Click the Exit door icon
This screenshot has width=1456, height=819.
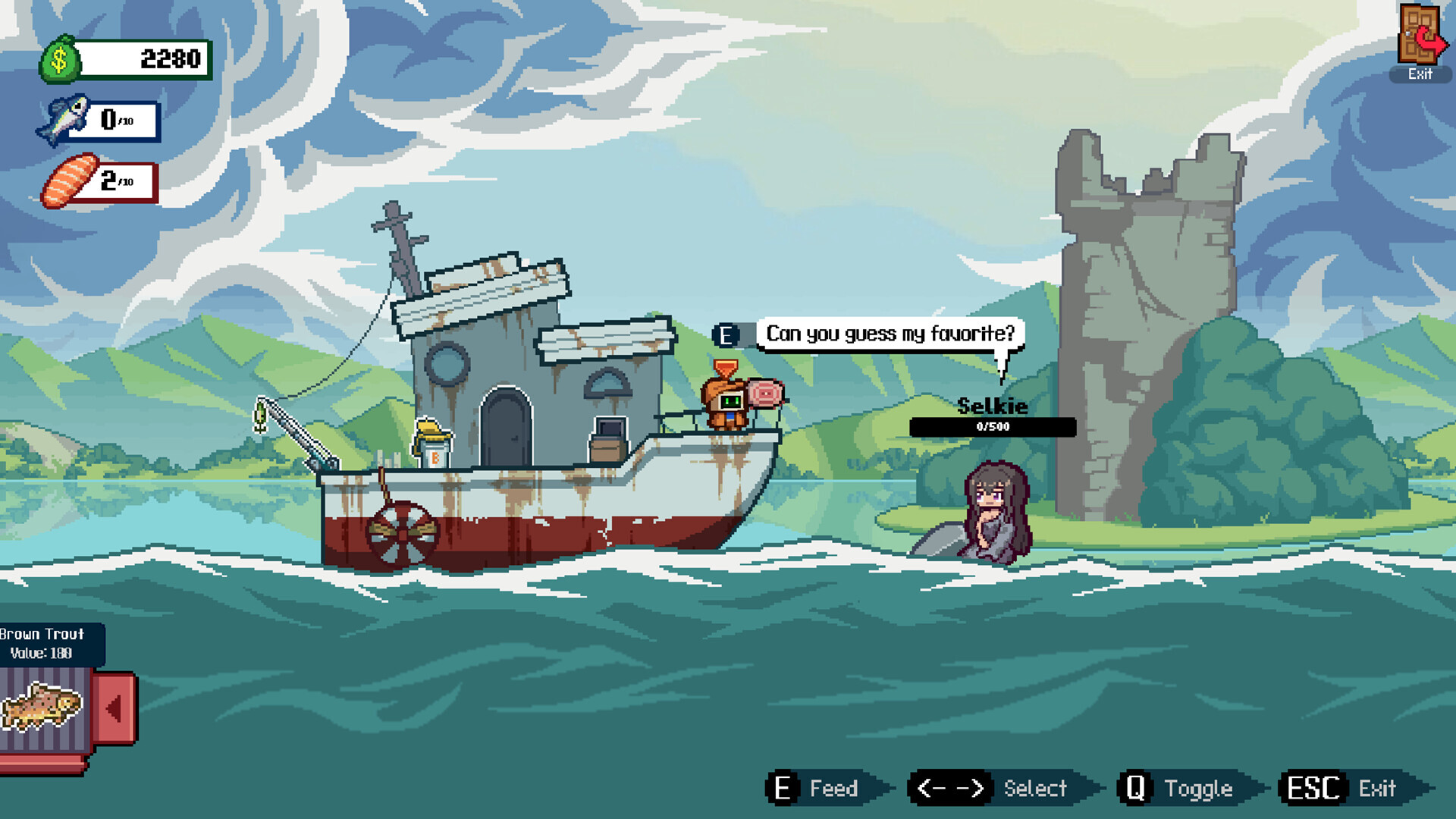tap(1420, 36)
